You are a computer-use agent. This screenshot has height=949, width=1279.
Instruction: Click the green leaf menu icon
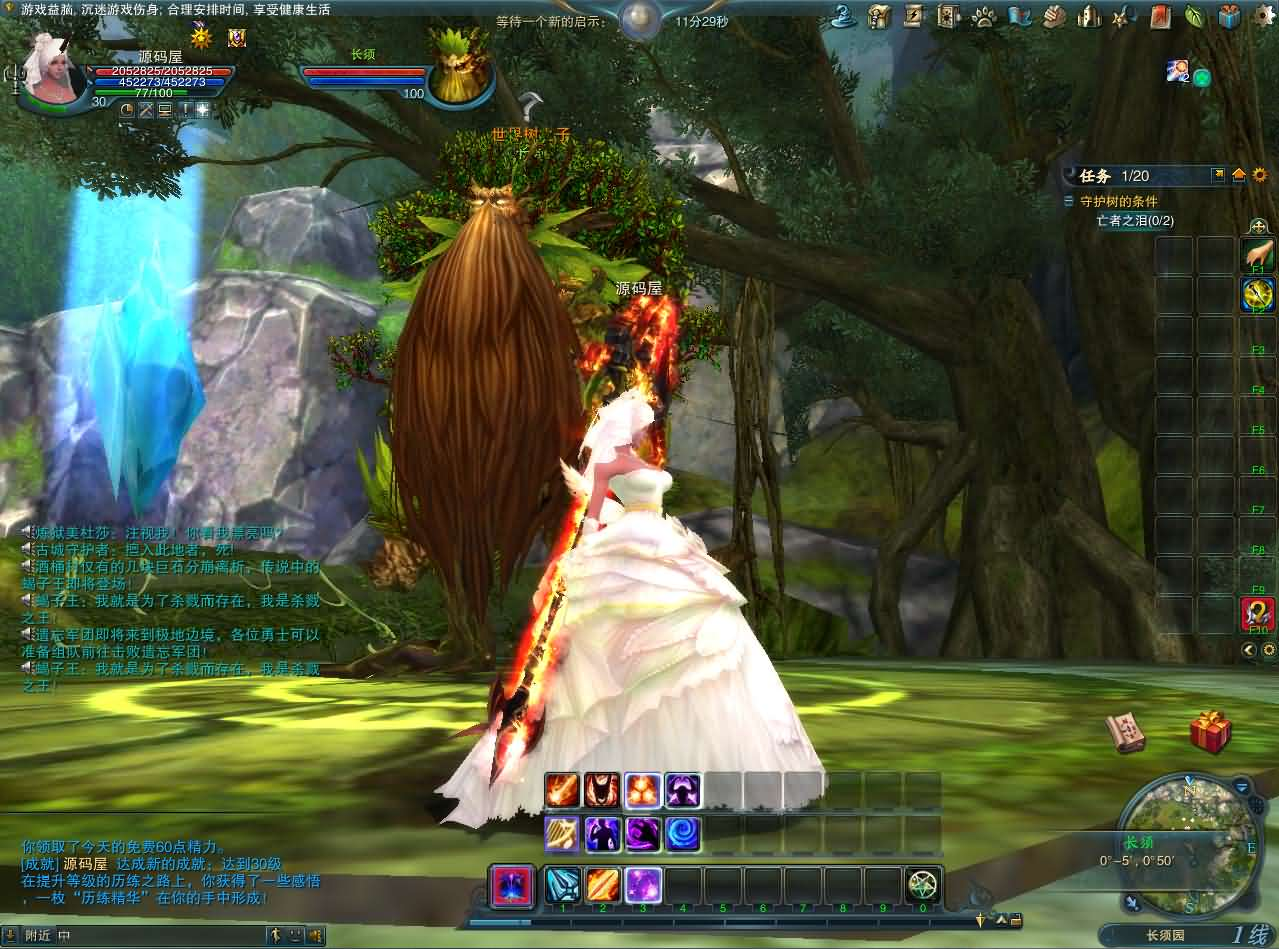(x=1194, y=16)
